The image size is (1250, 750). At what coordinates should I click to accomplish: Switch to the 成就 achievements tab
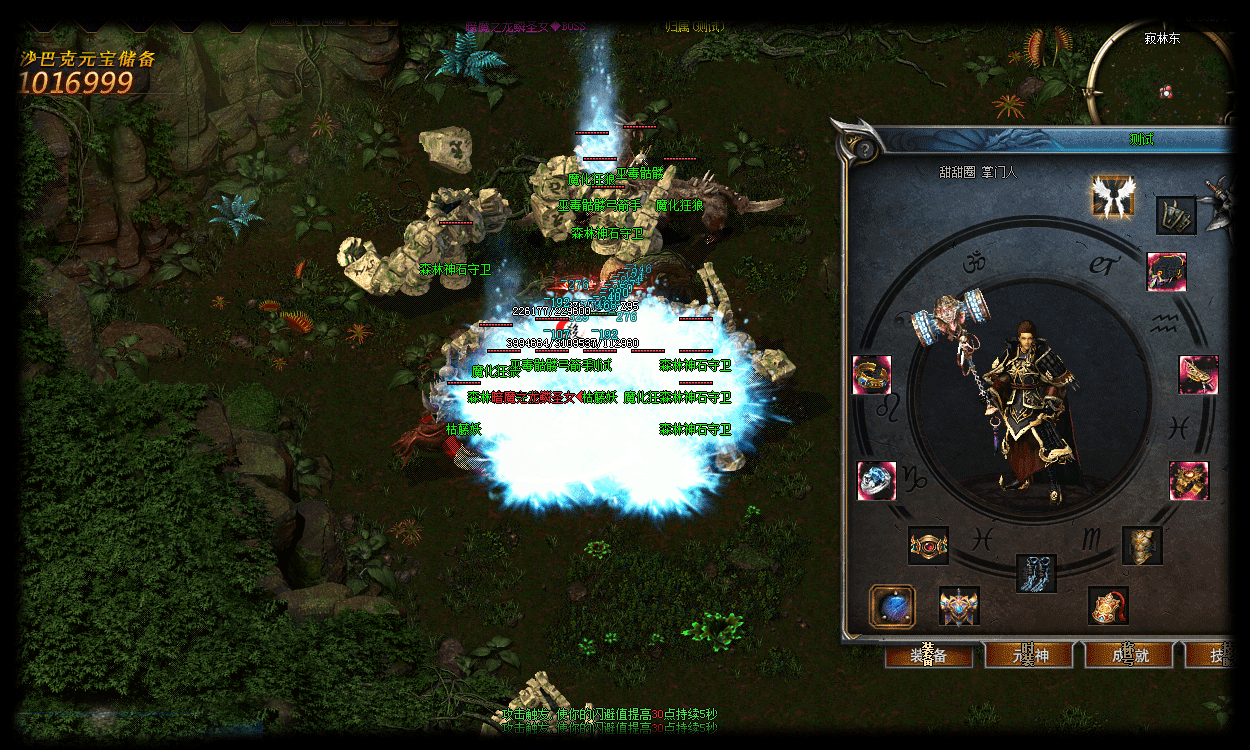(1127, 655)
